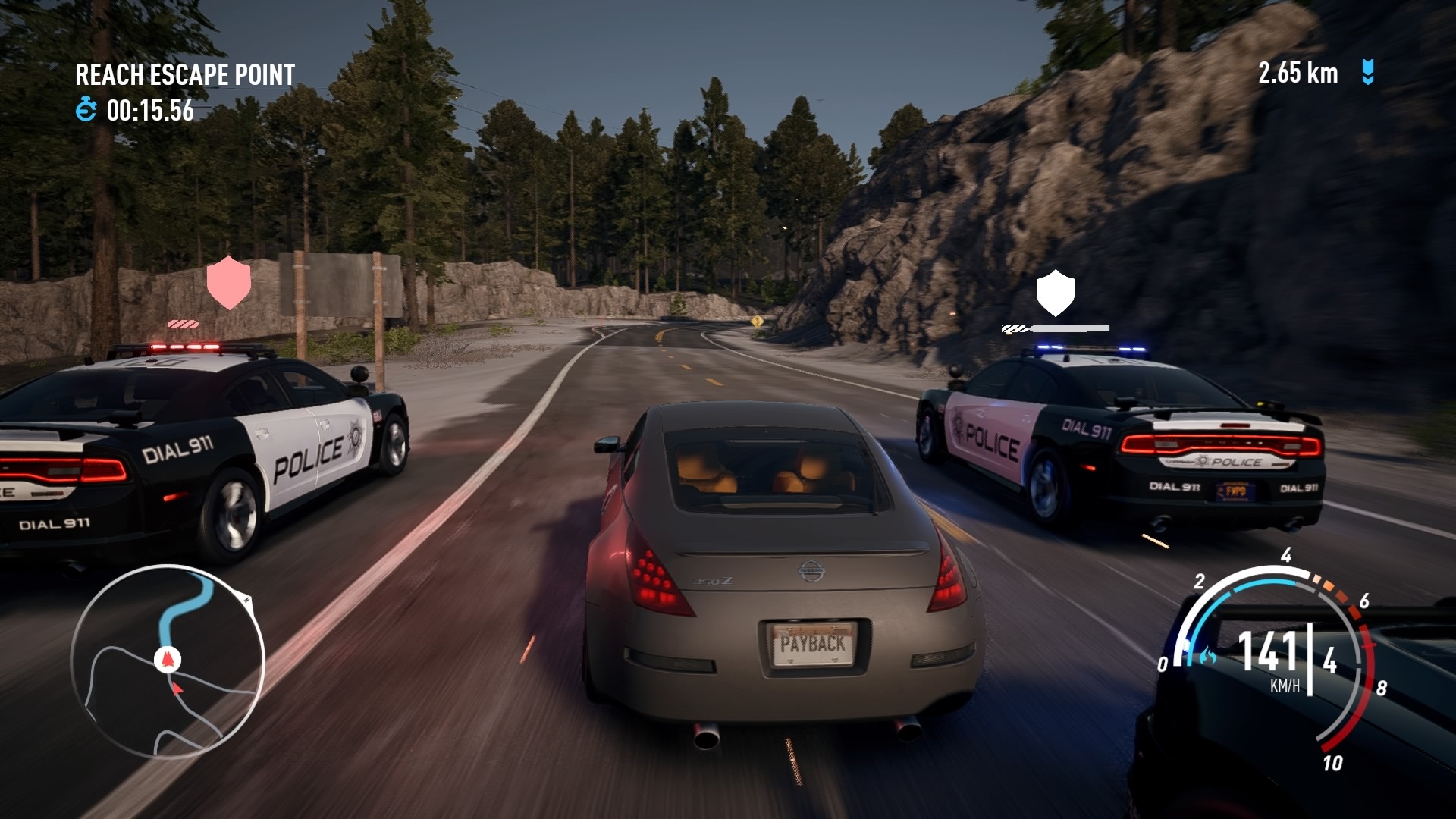Select the Reach Escape Point objective

coord(185,75)
